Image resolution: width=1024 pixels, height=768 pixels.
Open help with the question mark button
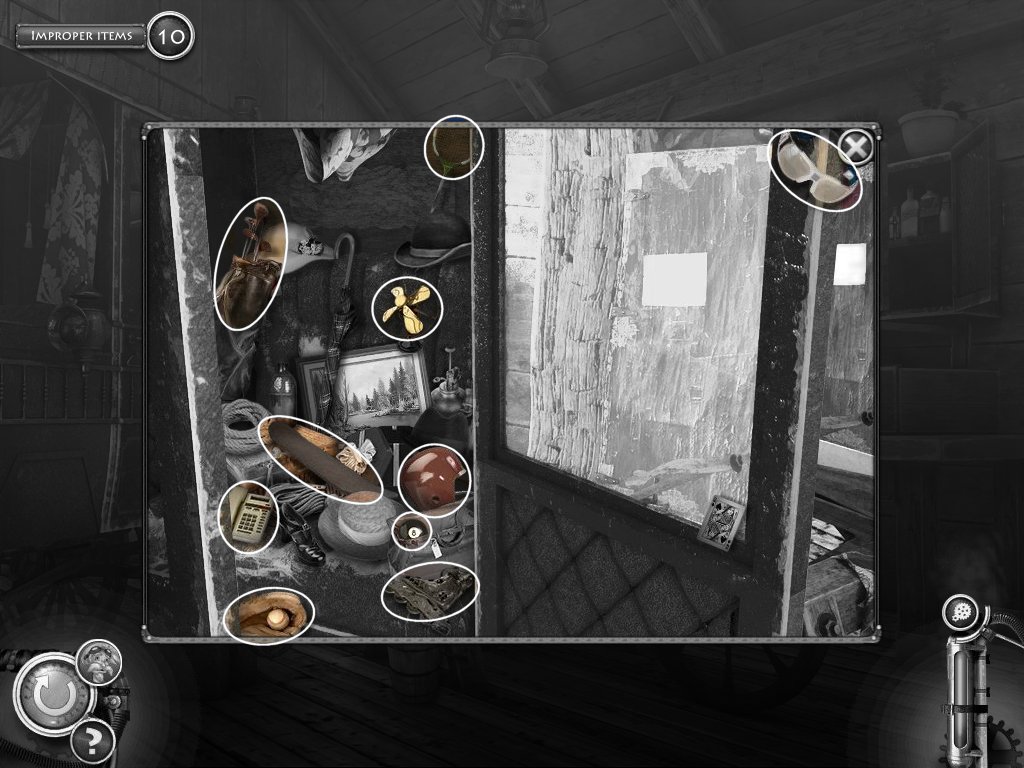tap(92, 741)
